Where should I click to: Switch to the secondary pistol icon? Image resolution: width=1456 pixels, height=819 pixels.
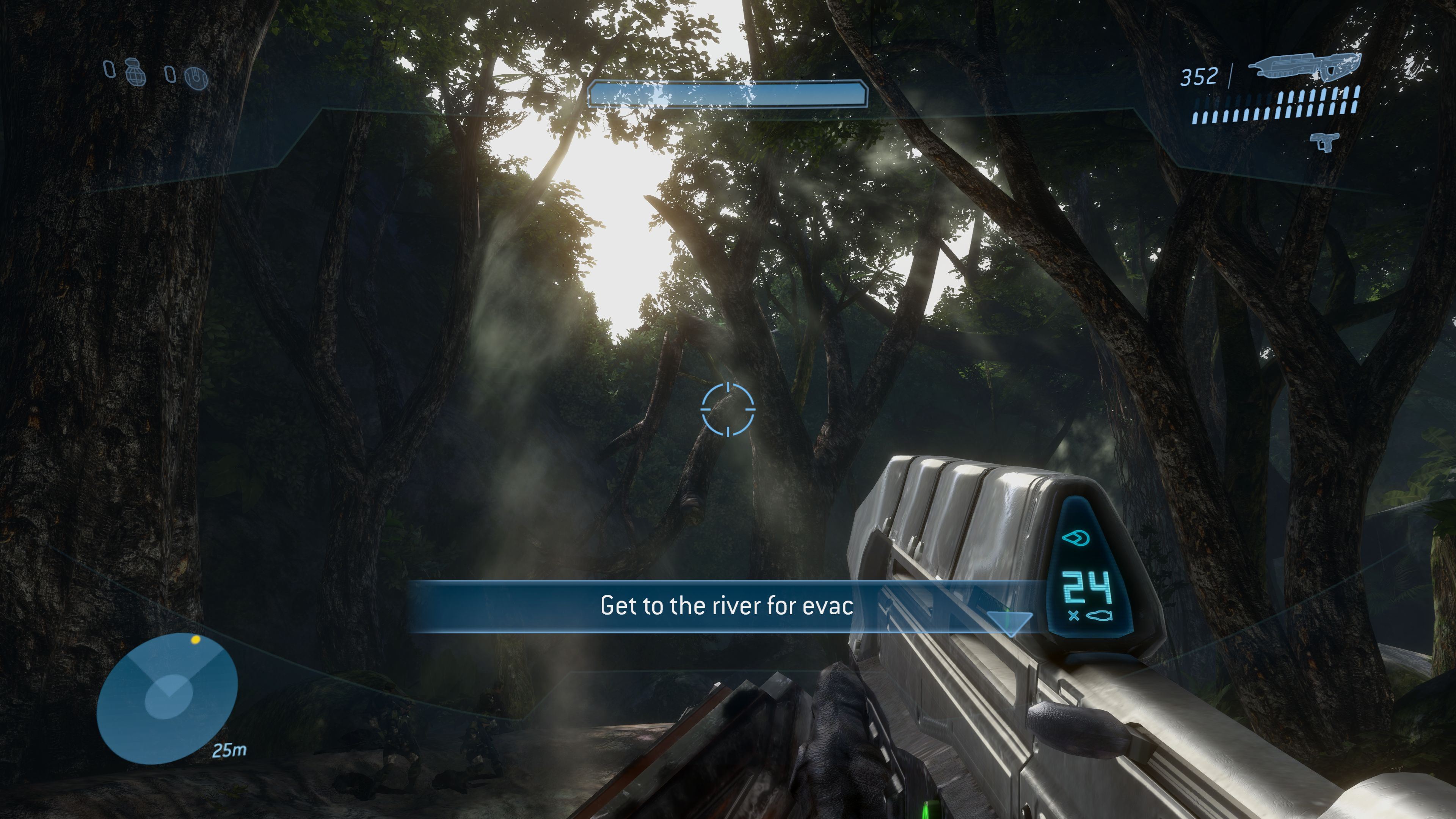click(x=1324, y=141)
